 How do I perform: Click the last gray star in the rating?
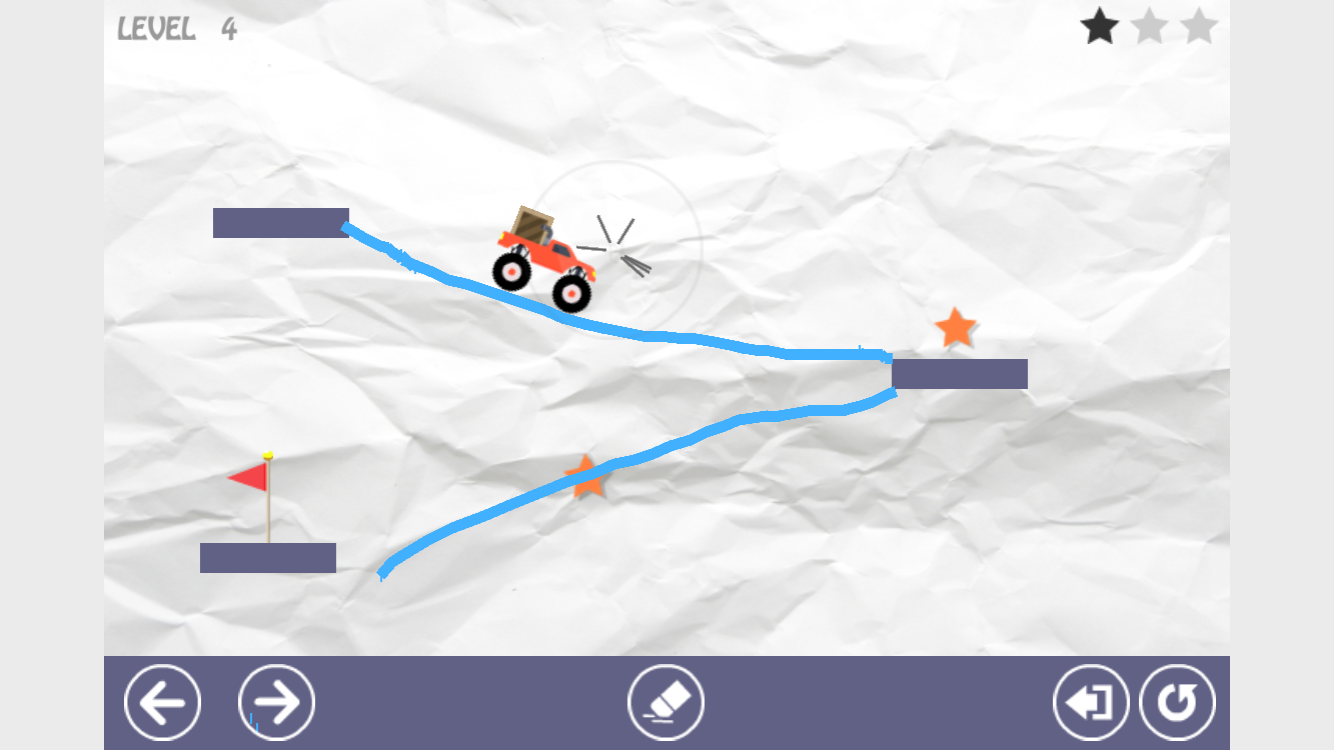pos(1199,27)
